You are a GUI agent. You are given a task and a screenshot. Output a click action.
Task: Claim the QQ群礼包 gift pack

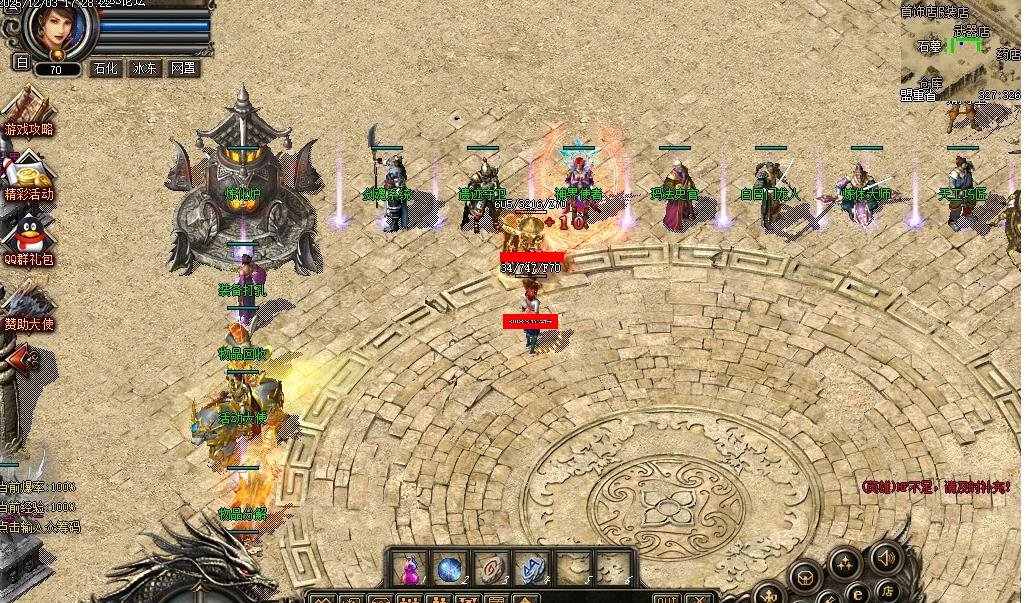(x=28, y=242)
